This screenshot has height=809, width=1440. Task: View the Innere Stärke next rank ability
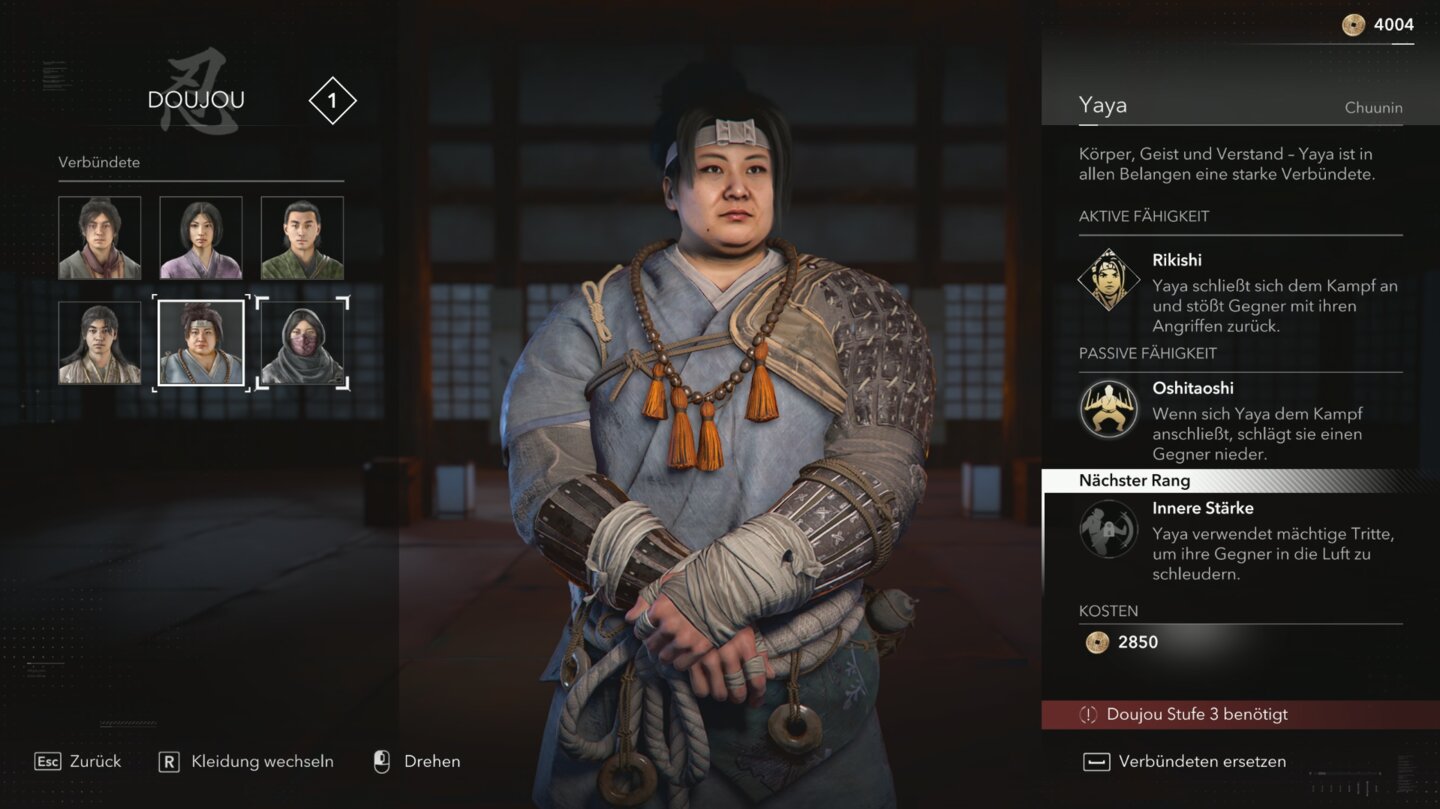pyautogui.click(x=1109, y=529)
